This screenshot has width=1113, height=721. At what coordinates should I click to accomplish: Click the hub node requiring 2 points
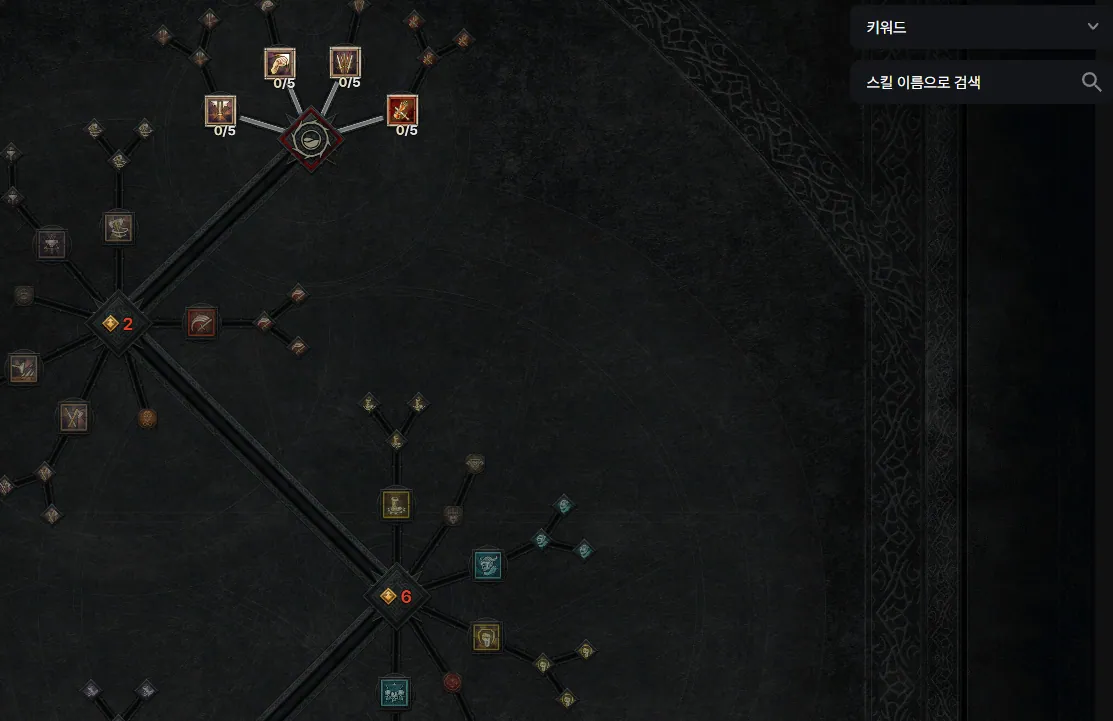tap(118, 323)
